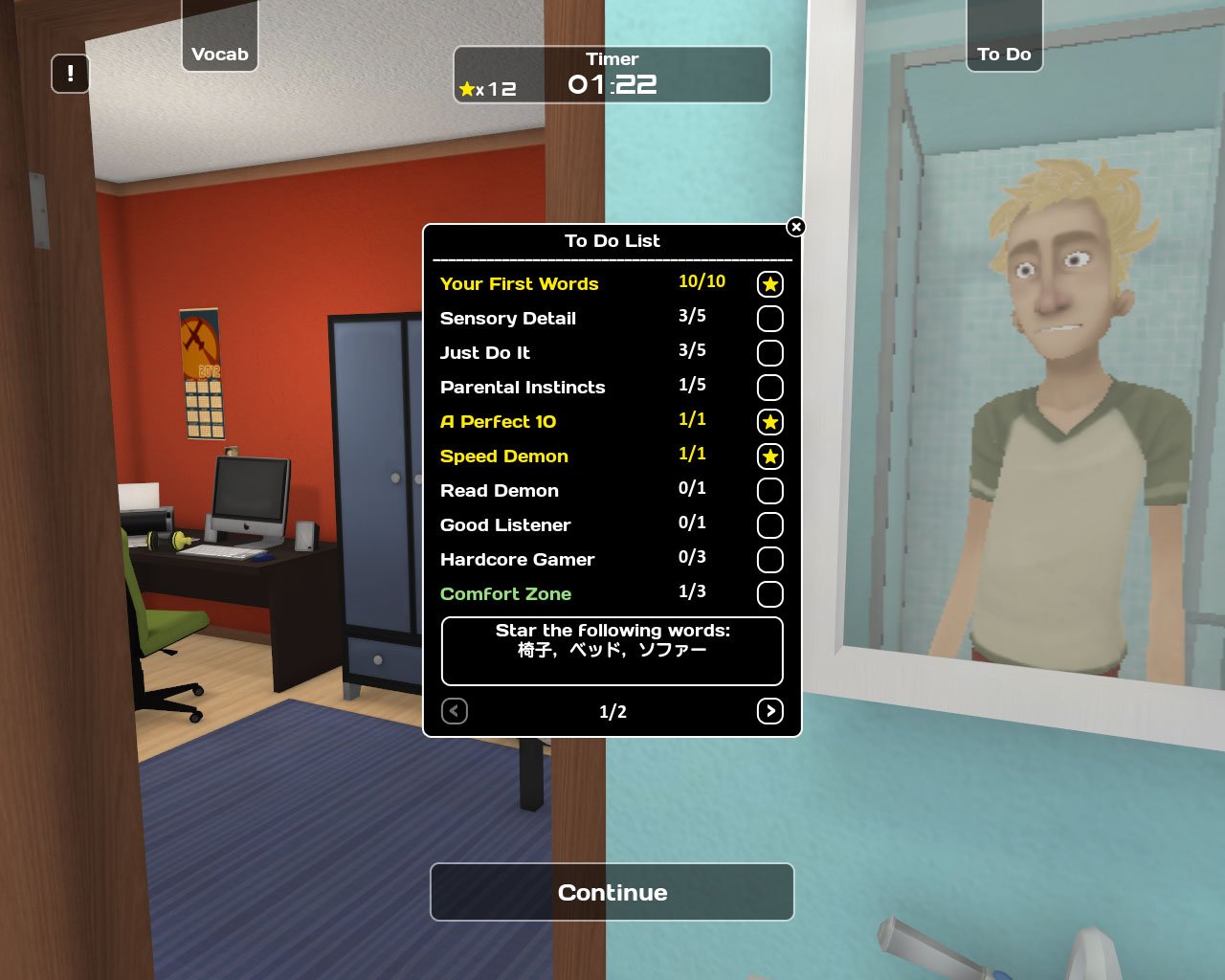
Task: Check Read Demon's empty star box
Action: 769,491
